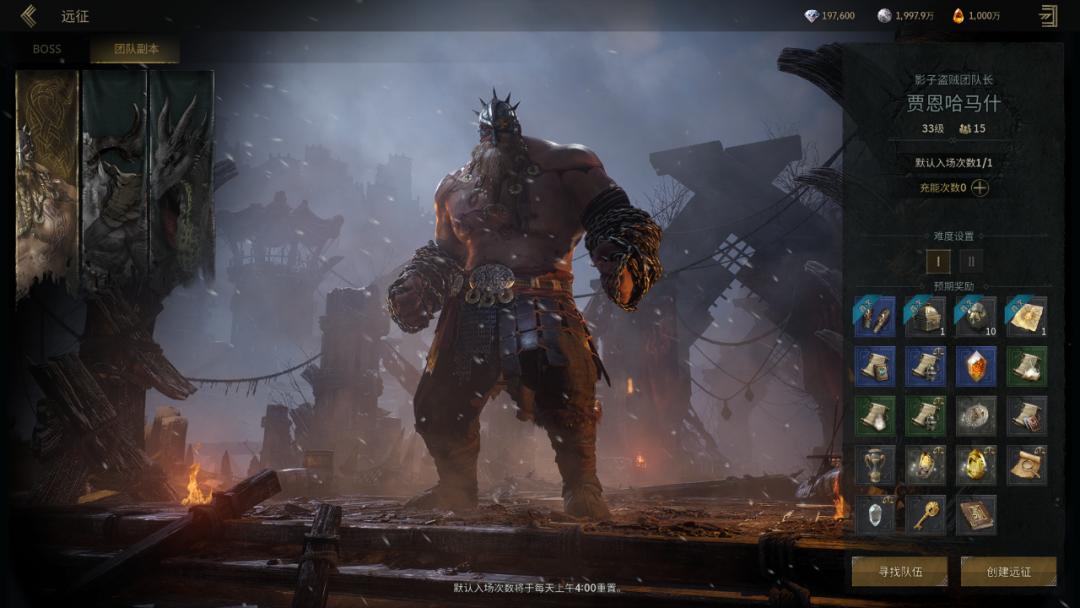Select the horned beast banner in the middle
The image size is (1080, 608).
coord(114,180)
